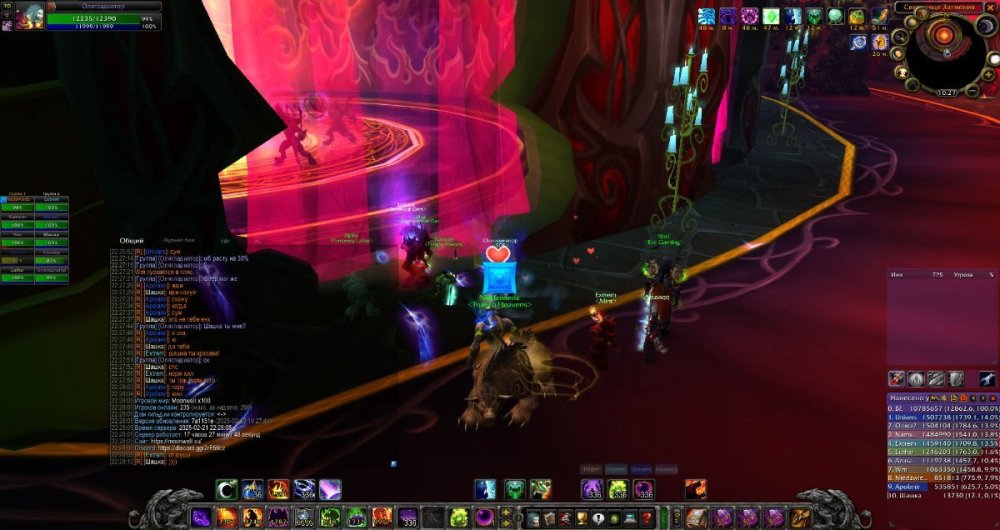Switch to the Общий chat tab
This screenshot has height=530, width=1000.
[x=131, y=241]
